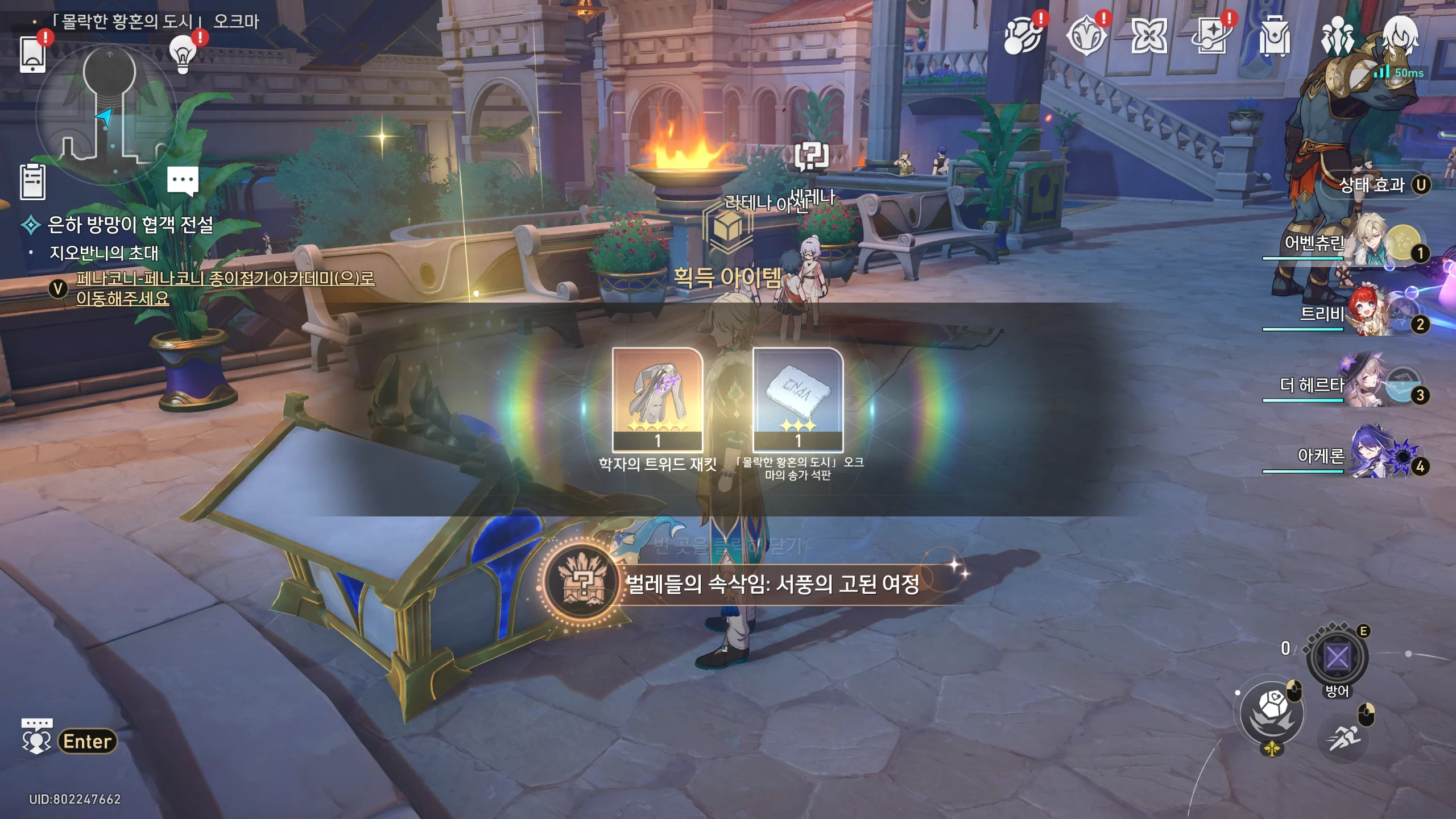Use the dice basic attack button
The width and height of the screenshot is (1456, 819).
pos(1272,714)
